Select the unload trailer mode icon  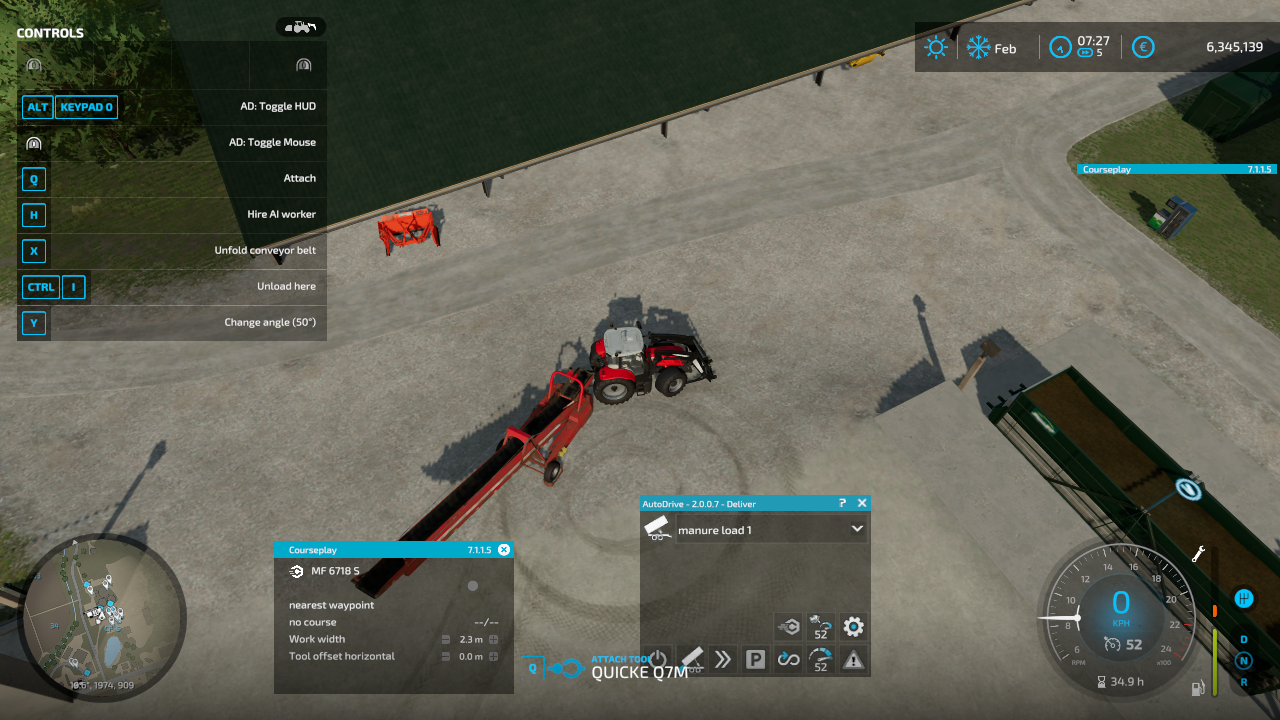[x=693, y=659]
